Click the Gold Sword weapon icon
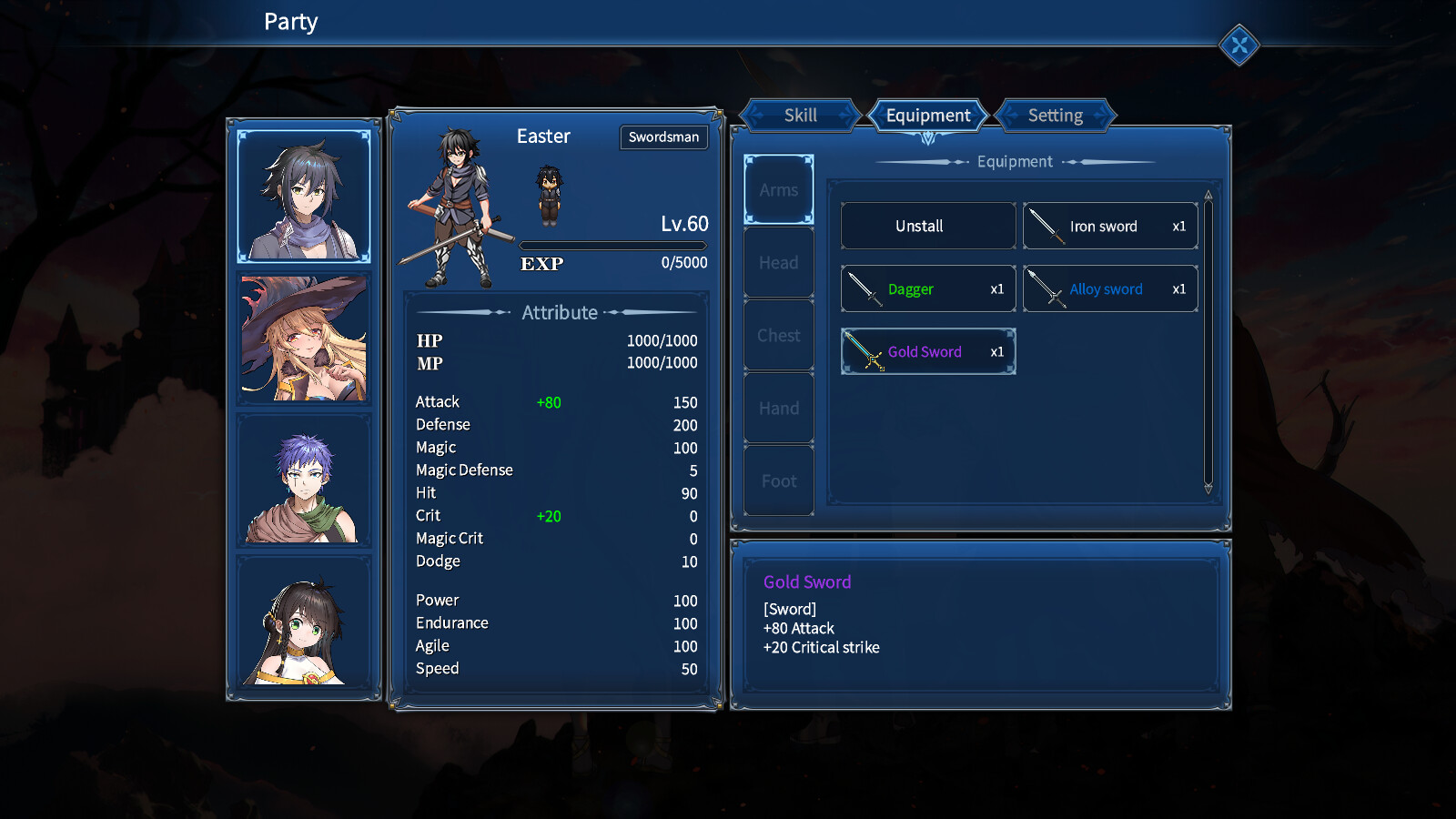Screen dimensions: 1456x819 pos(861,351)
